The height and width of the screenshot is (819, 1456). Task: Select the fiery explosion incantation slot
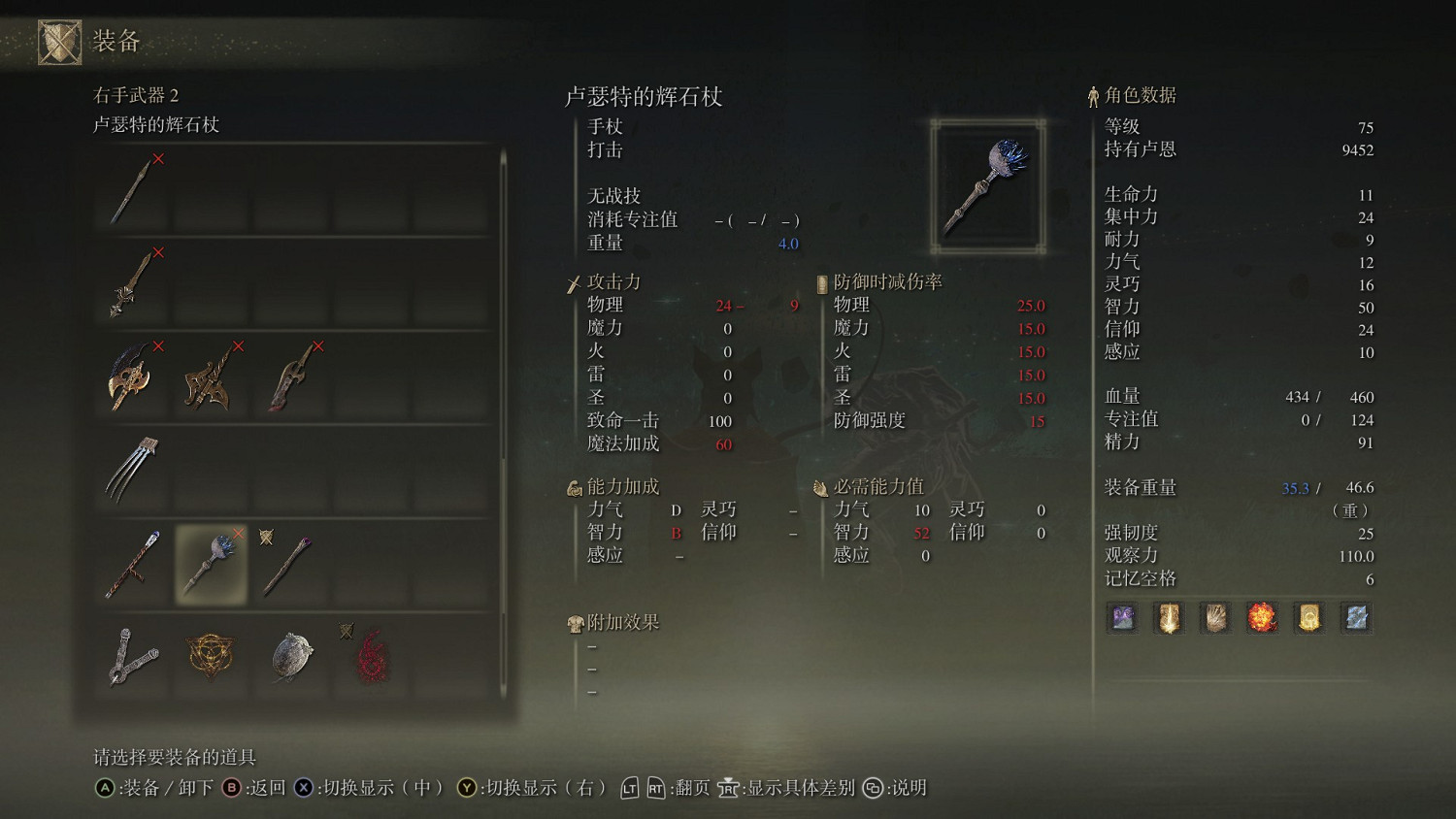coord(1262,617)
